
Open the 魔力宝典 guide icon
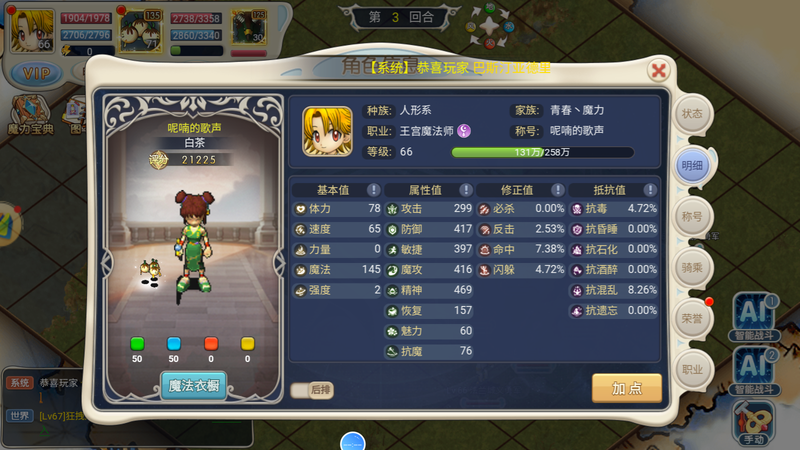(28, 111)
